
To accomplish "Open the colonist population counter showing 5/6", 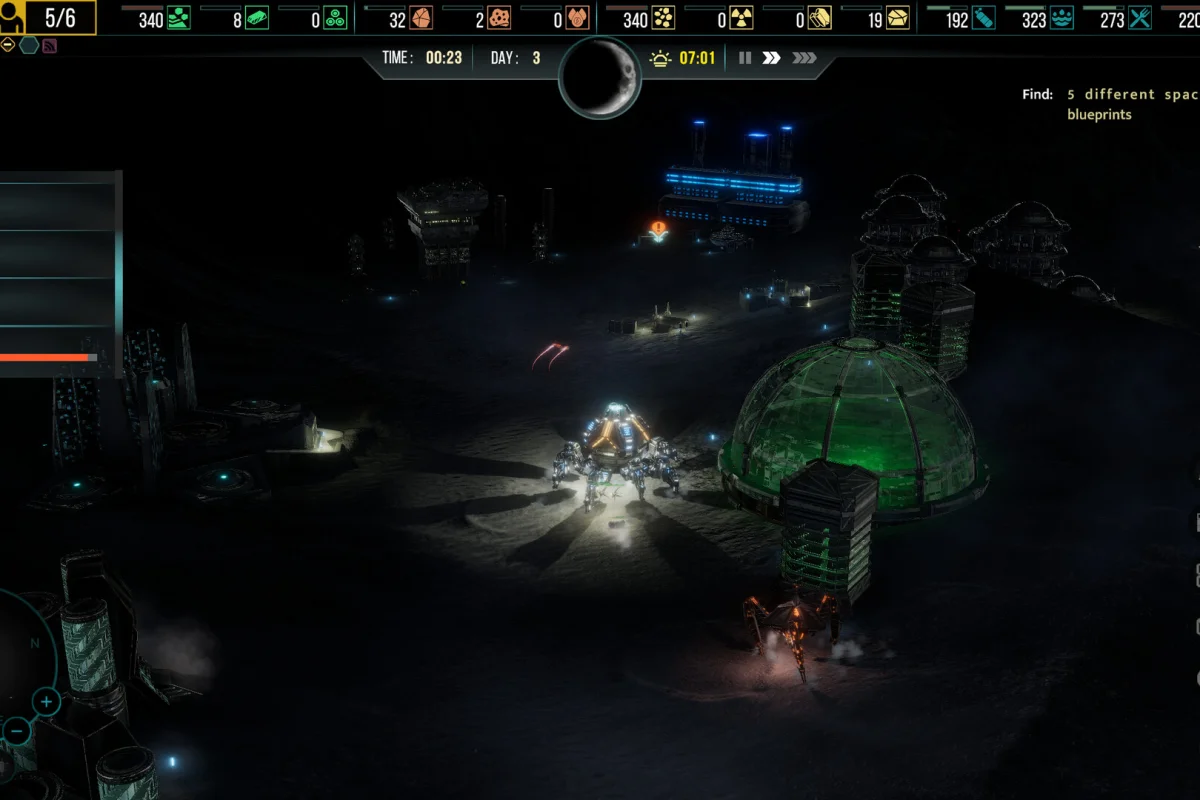I will (48, 17).
